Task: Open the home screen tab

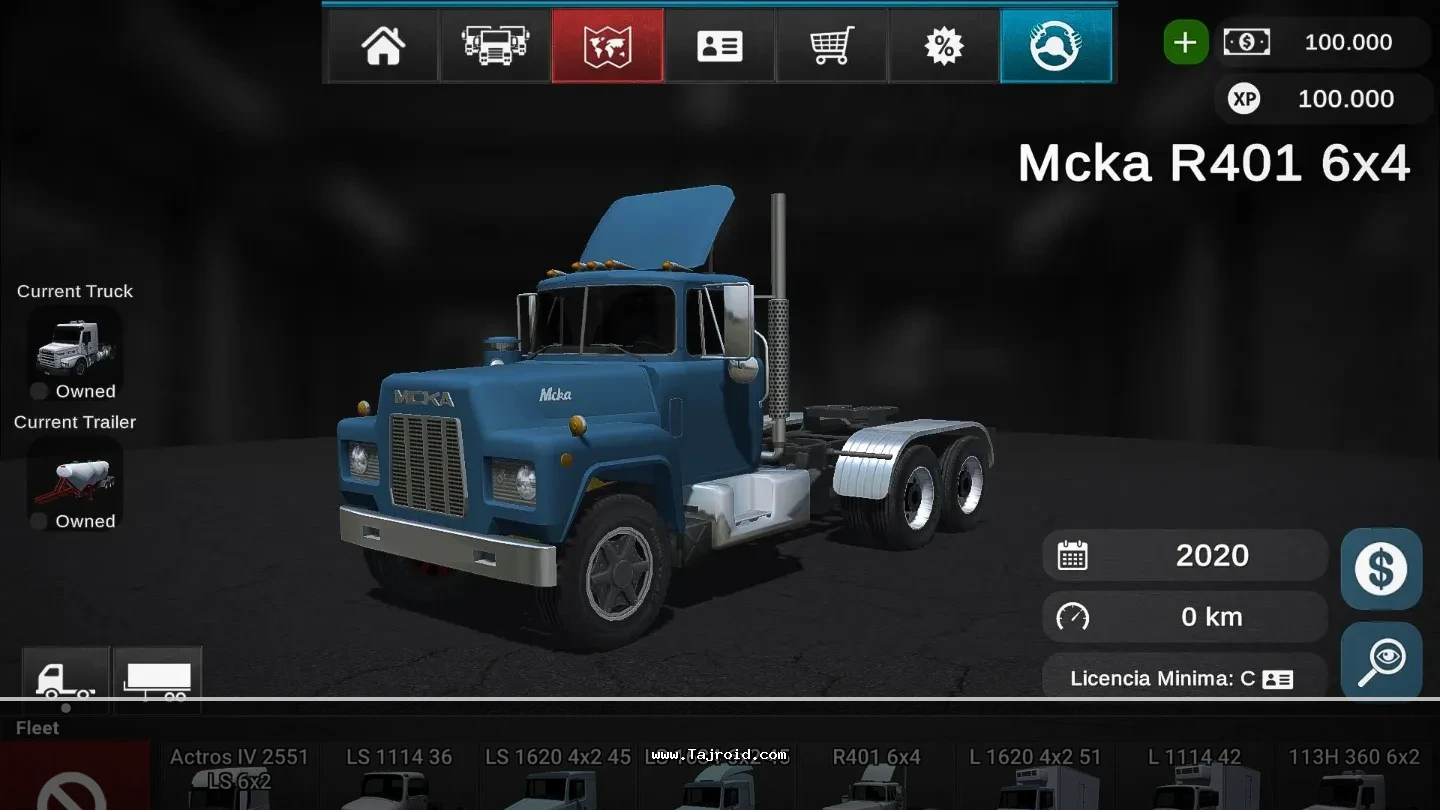Action: [x=383, y=46]
